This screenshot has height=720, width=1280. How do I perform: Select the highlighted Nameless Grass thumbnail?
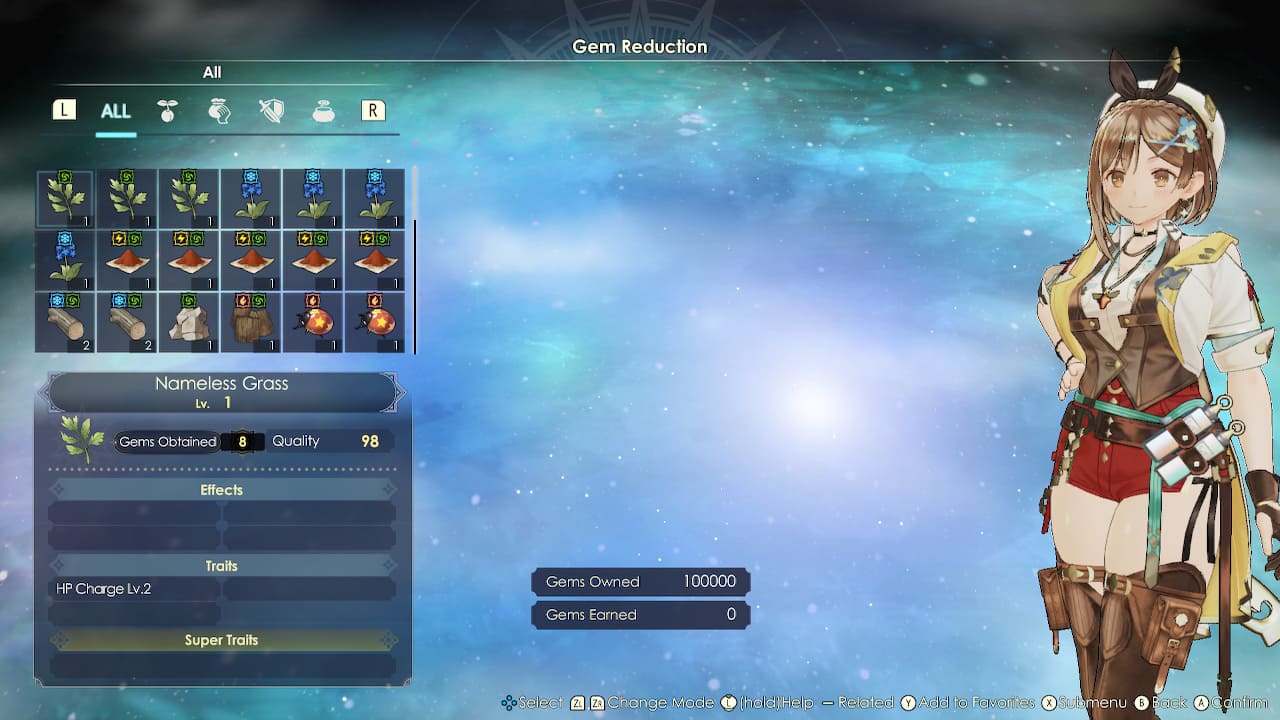tap(65, 197)
